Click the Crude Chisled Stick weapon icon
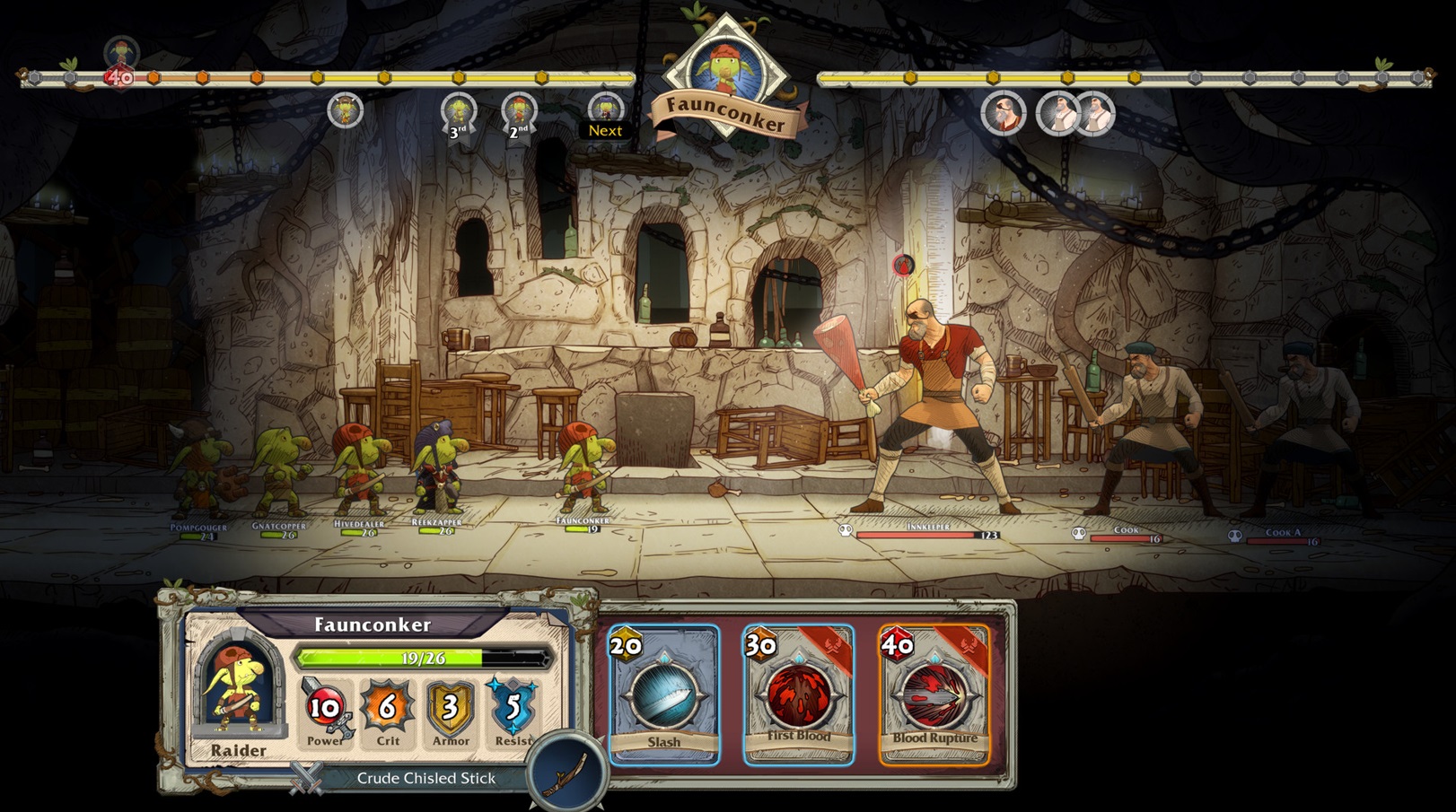1456x812 pixels. 564,773
